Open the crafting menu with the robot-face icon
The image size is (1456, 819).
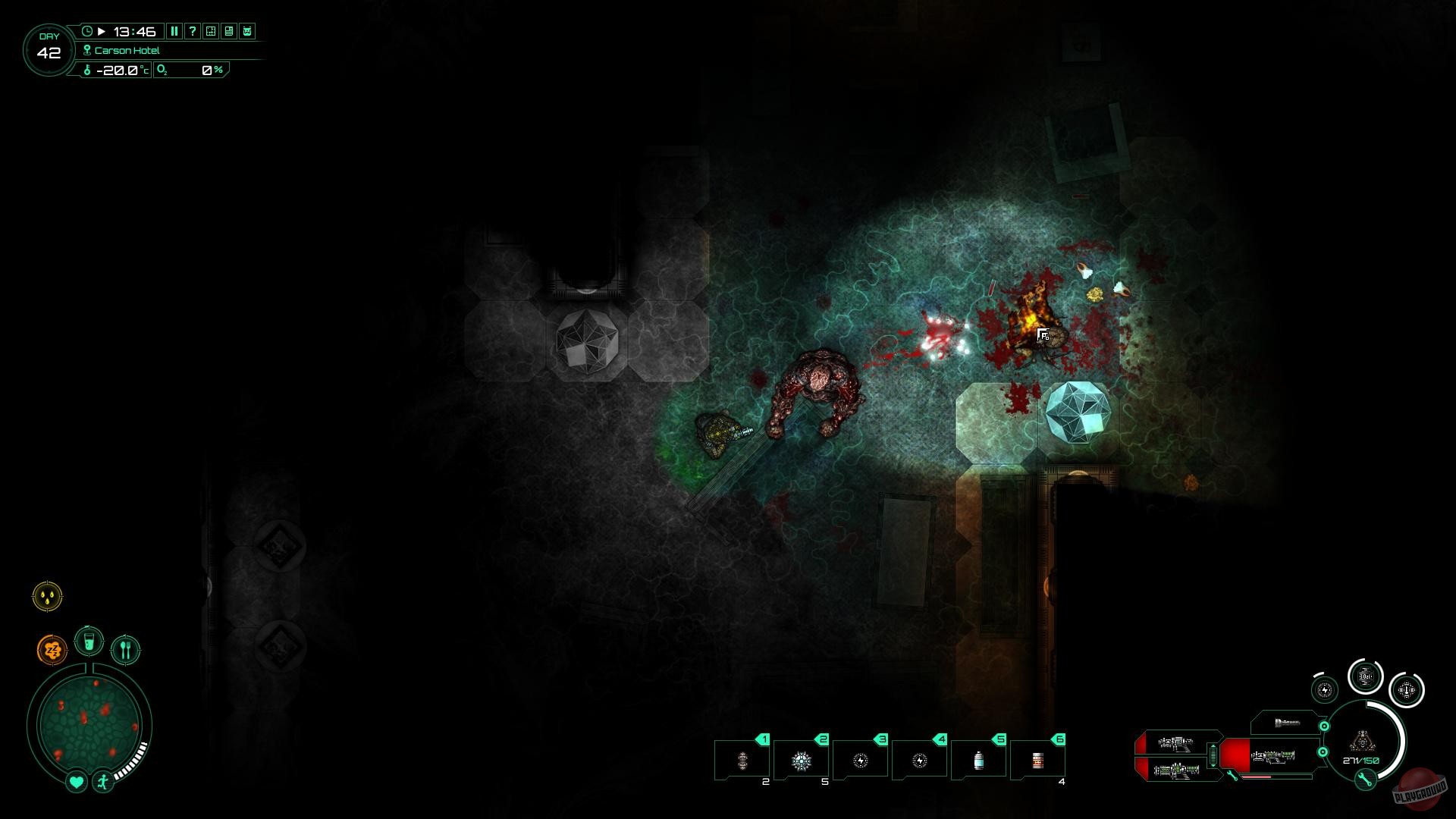click(x=247, y=32)
